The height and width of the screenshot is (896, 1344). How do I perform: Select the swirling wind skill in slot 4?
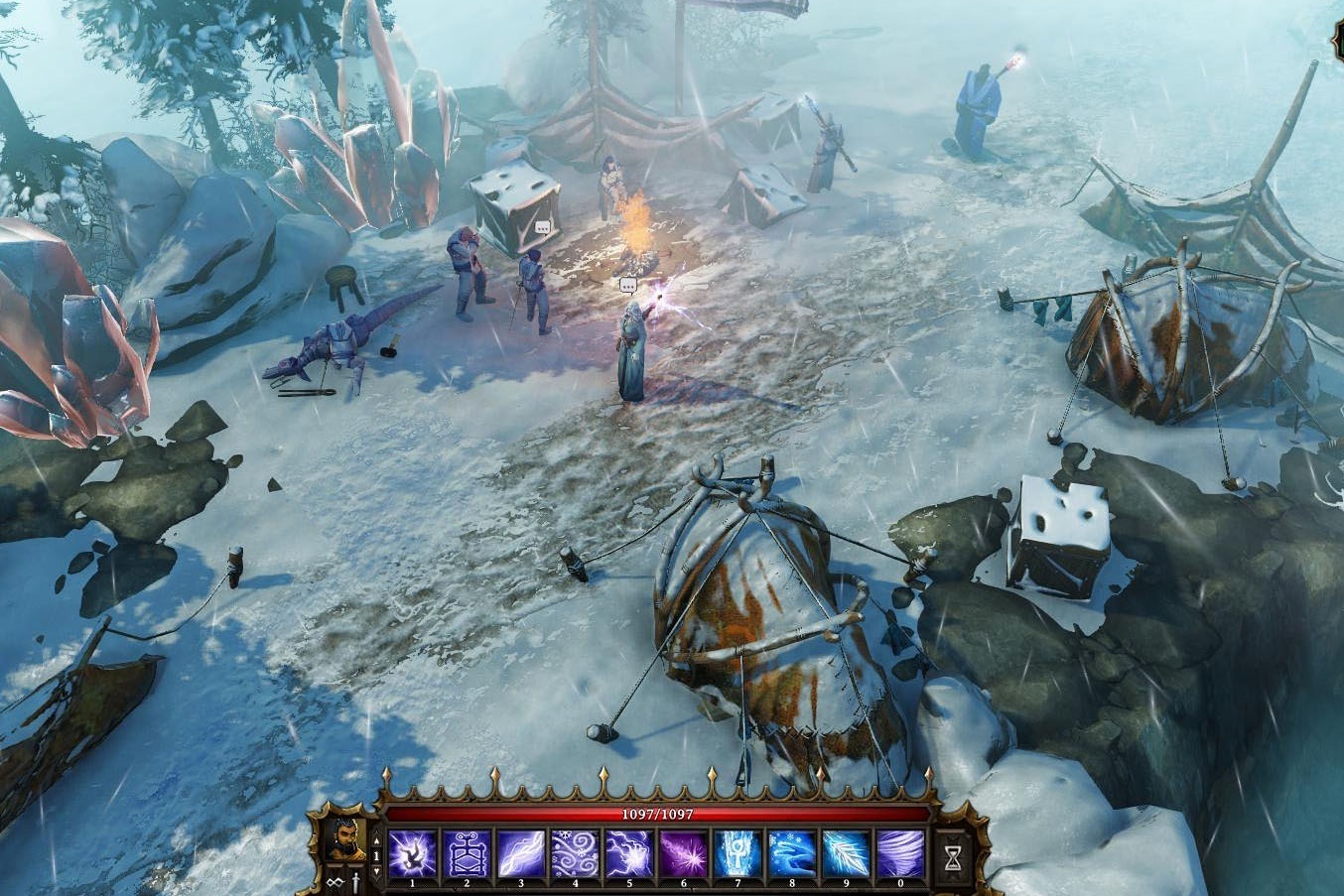click(x=575, y=854)
